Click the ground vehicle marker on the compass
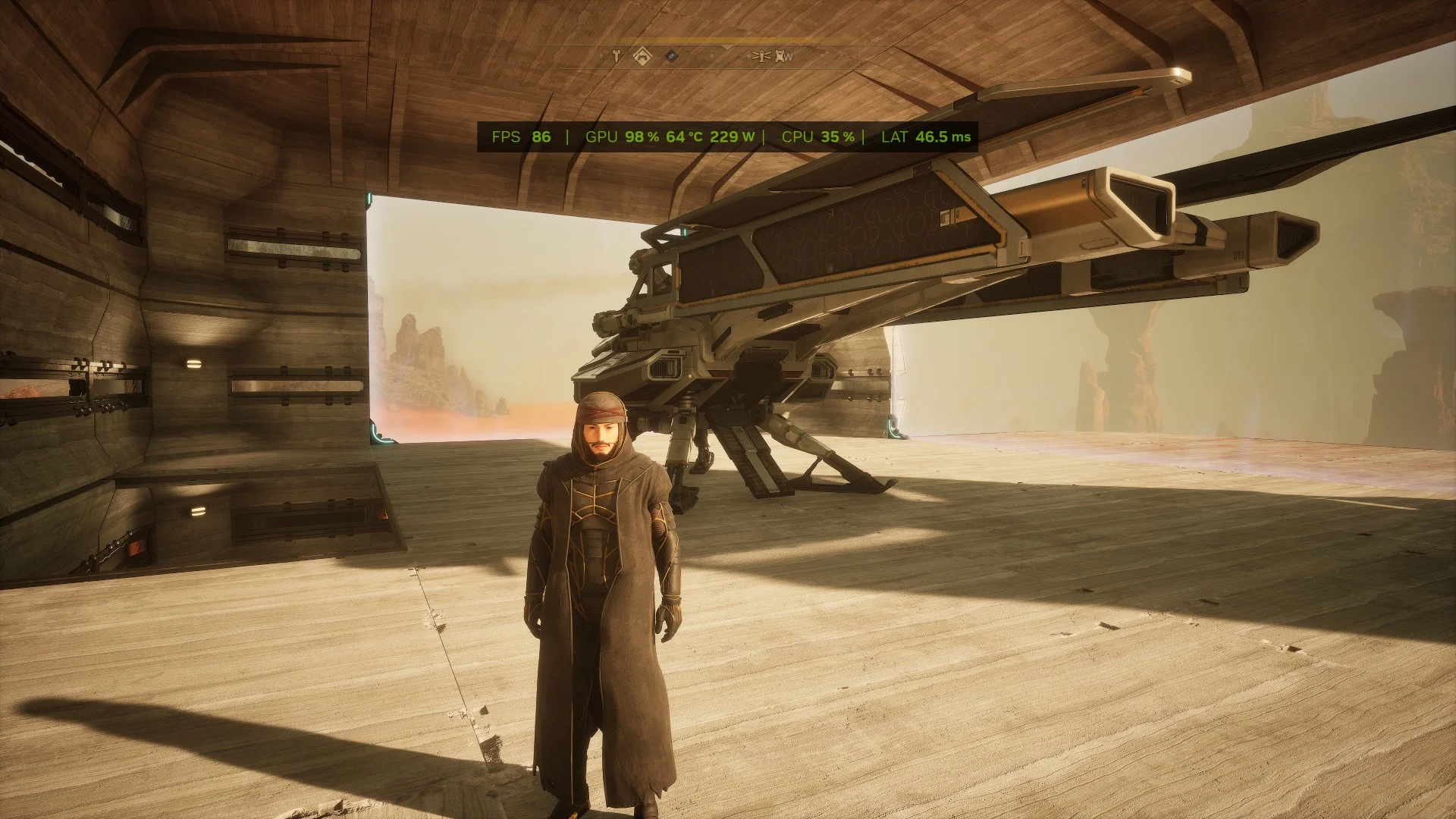 780,57
